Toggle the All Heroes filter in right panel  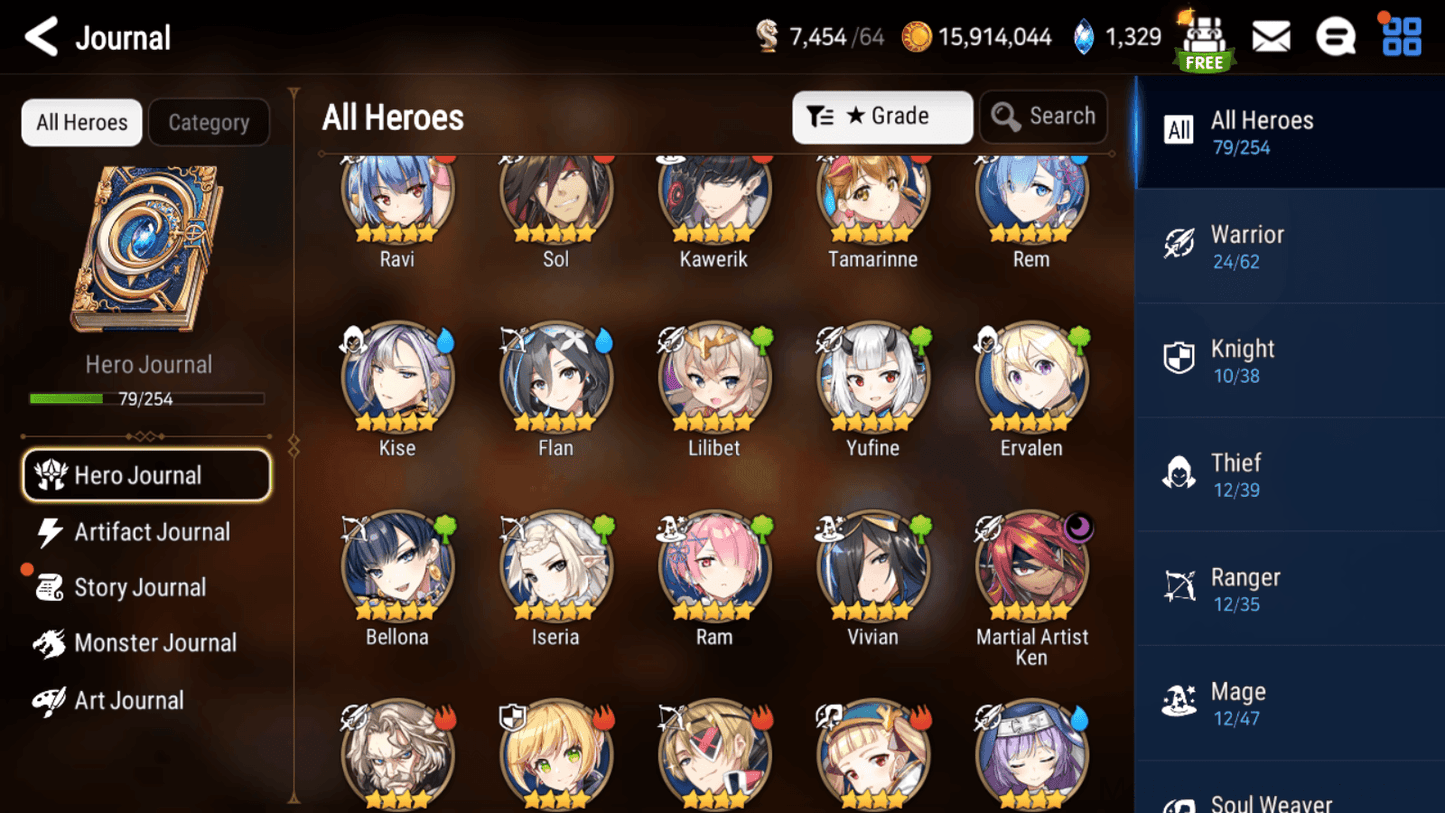(x=1289, y=131)
